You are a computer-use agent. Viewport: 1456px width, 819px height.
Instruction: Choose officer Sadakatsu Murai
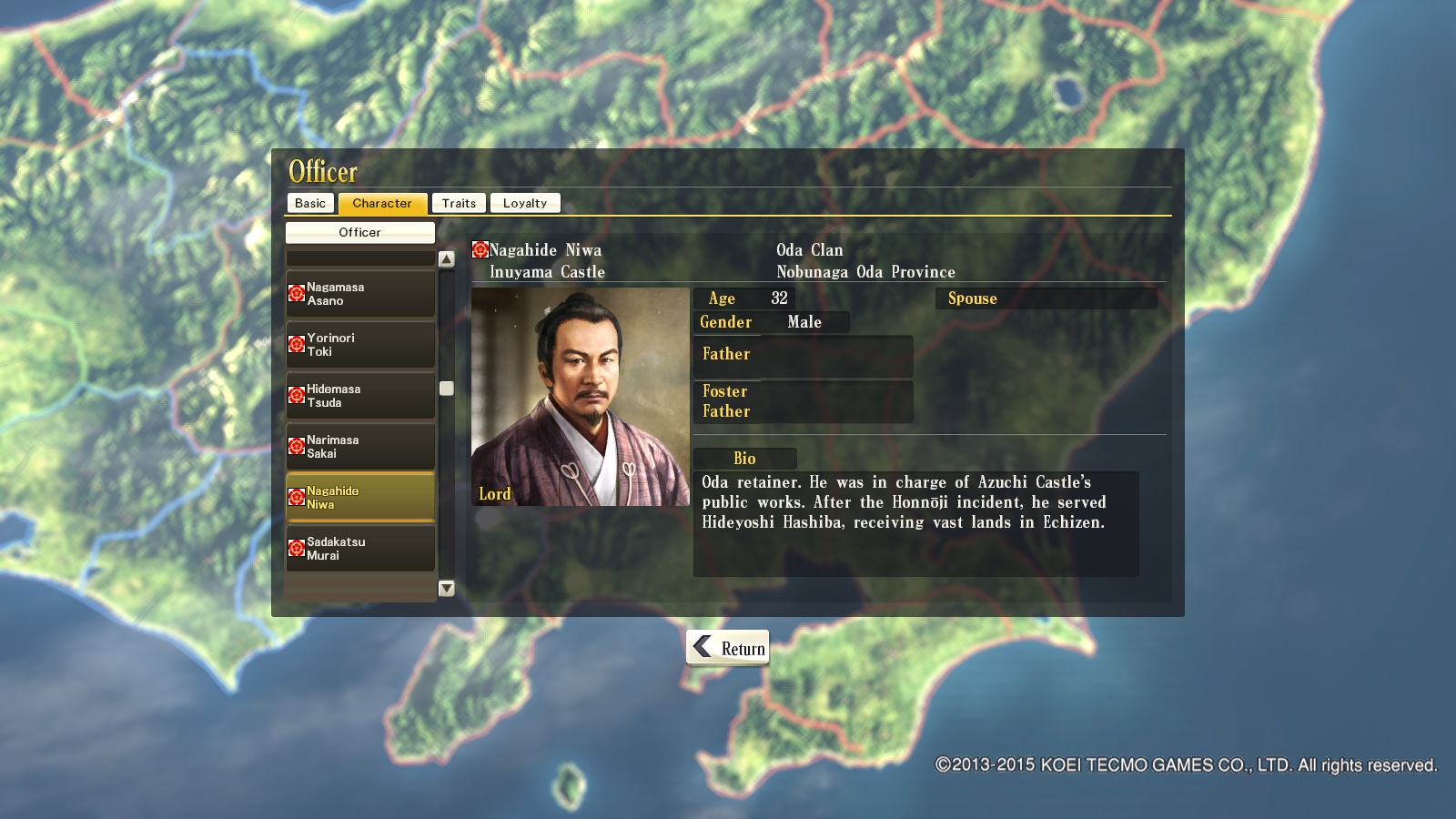(x=360, y=549)
